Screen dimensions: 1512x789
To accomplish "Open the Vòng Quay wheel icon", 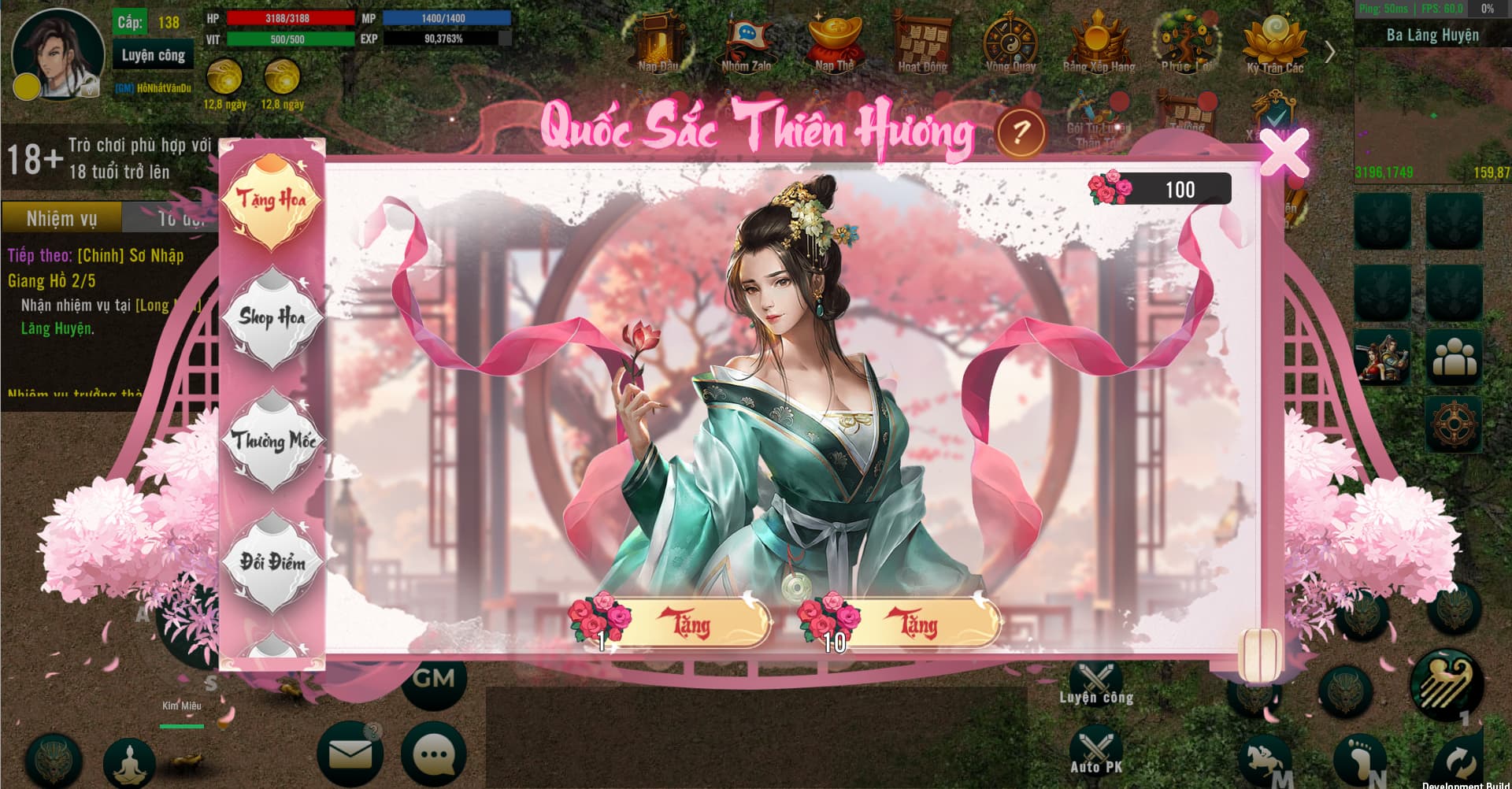I will click(x=1010, y=43).
